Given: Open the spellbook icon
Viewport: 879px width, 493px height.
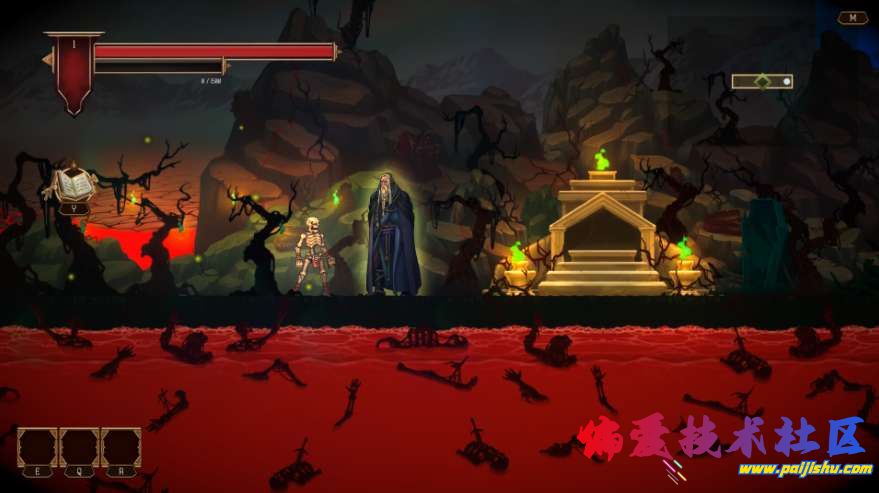Looking at the screenshot, I should (x=74, y=187).
